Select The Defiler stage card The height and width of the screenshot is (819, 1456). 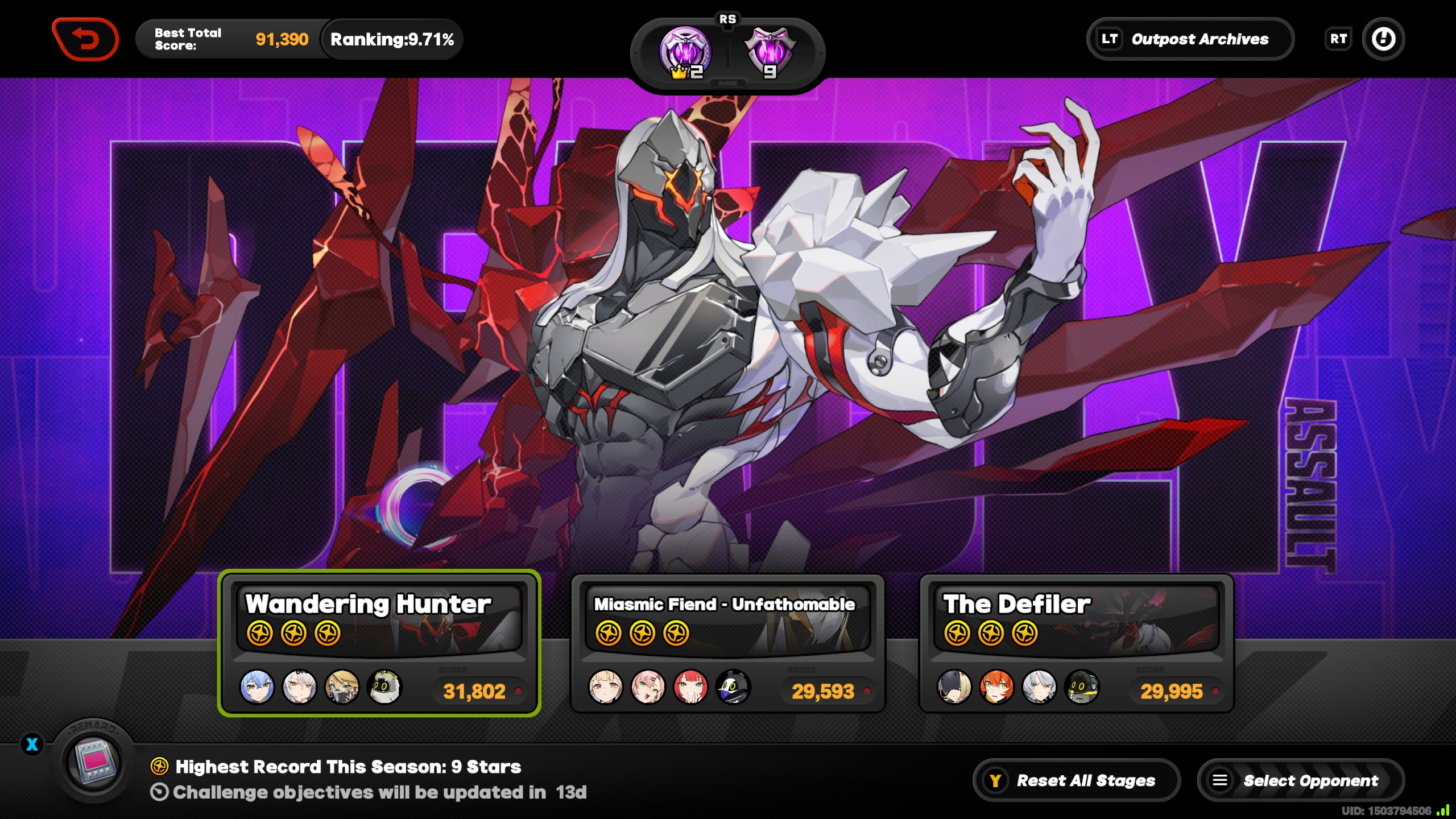(1076, 643)
